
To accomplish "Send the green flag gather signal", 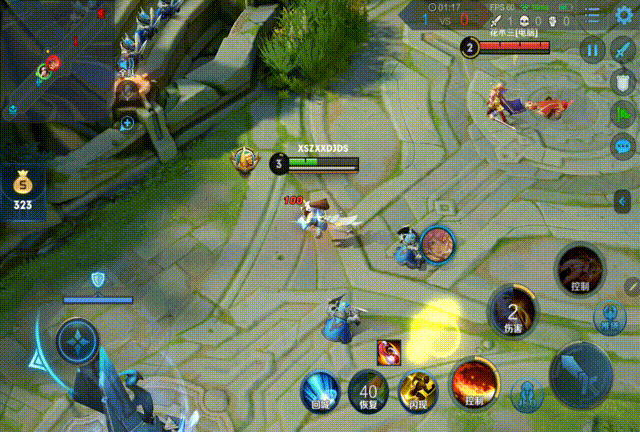I will click(624, 113).
